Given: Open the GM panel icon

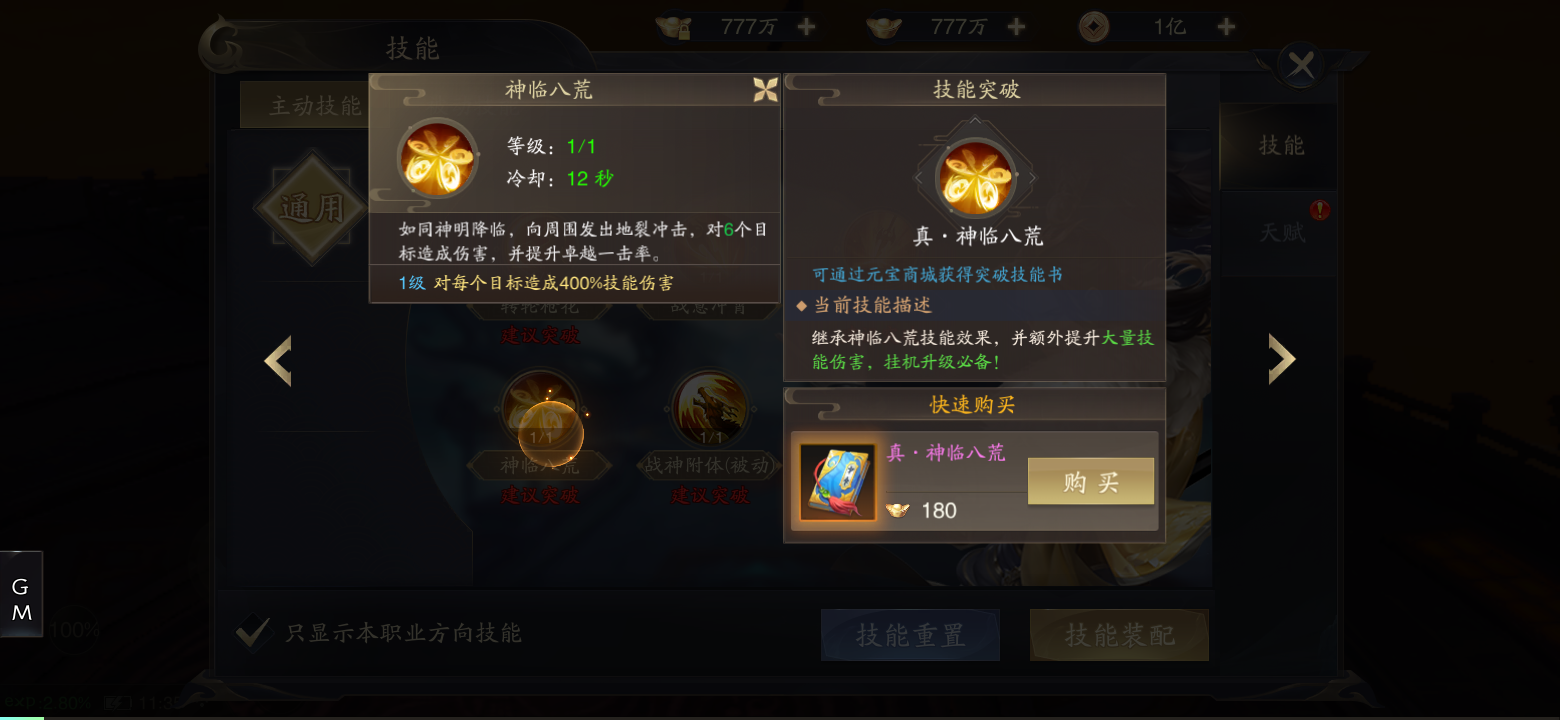Looking at the screenshot, I should click(x=21, y=592).
